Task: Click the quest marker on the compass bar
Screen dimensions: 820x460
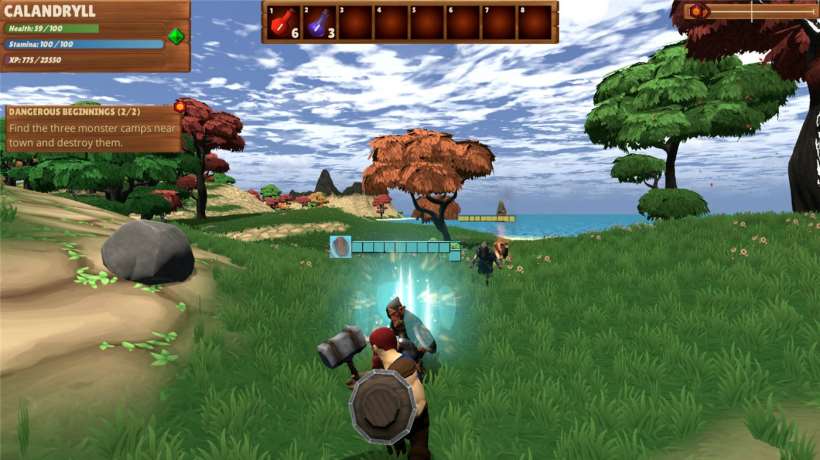Action: [697, 11]
